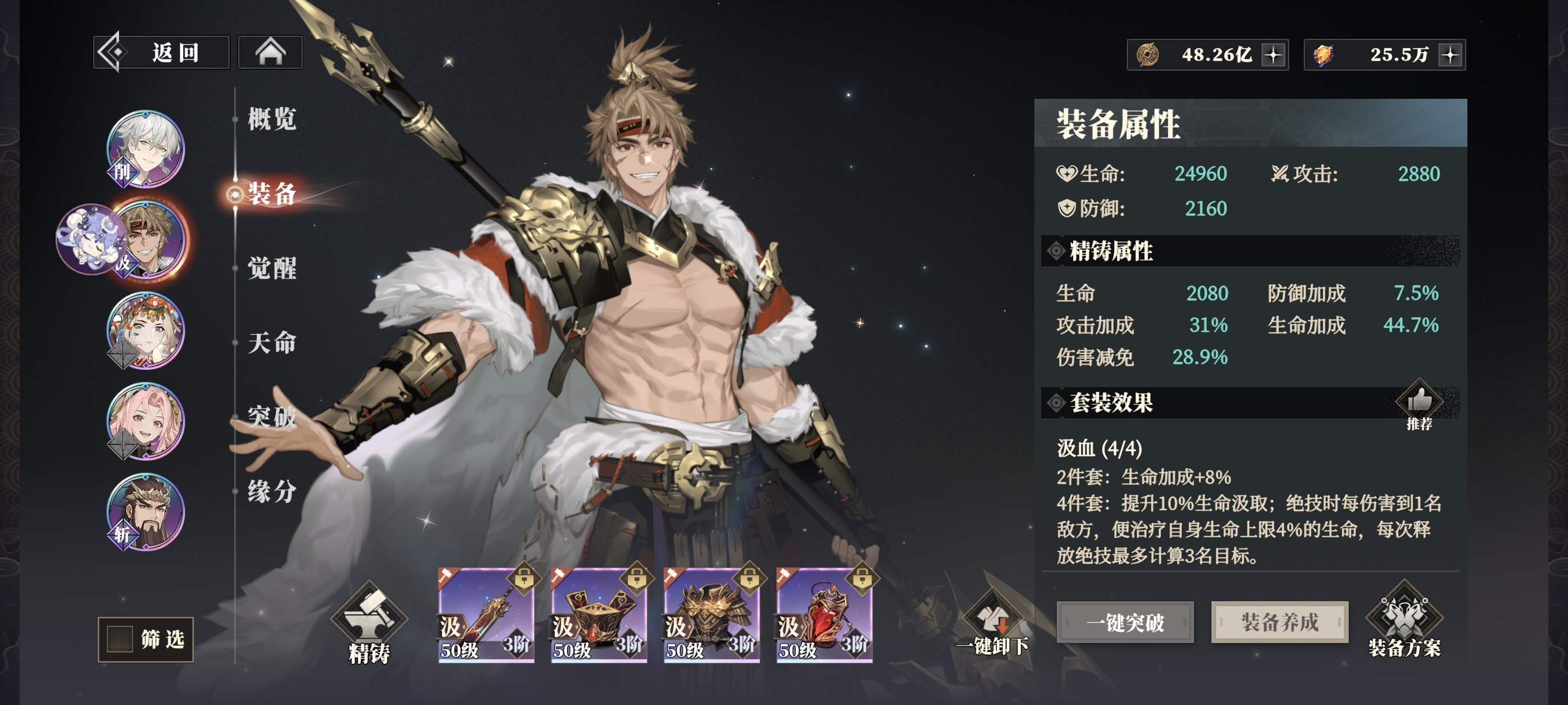The height and width of the screenshot is (705, 1568).
Task: Select the bearded crowned hero portrait
Action: (x=146, y=512)
